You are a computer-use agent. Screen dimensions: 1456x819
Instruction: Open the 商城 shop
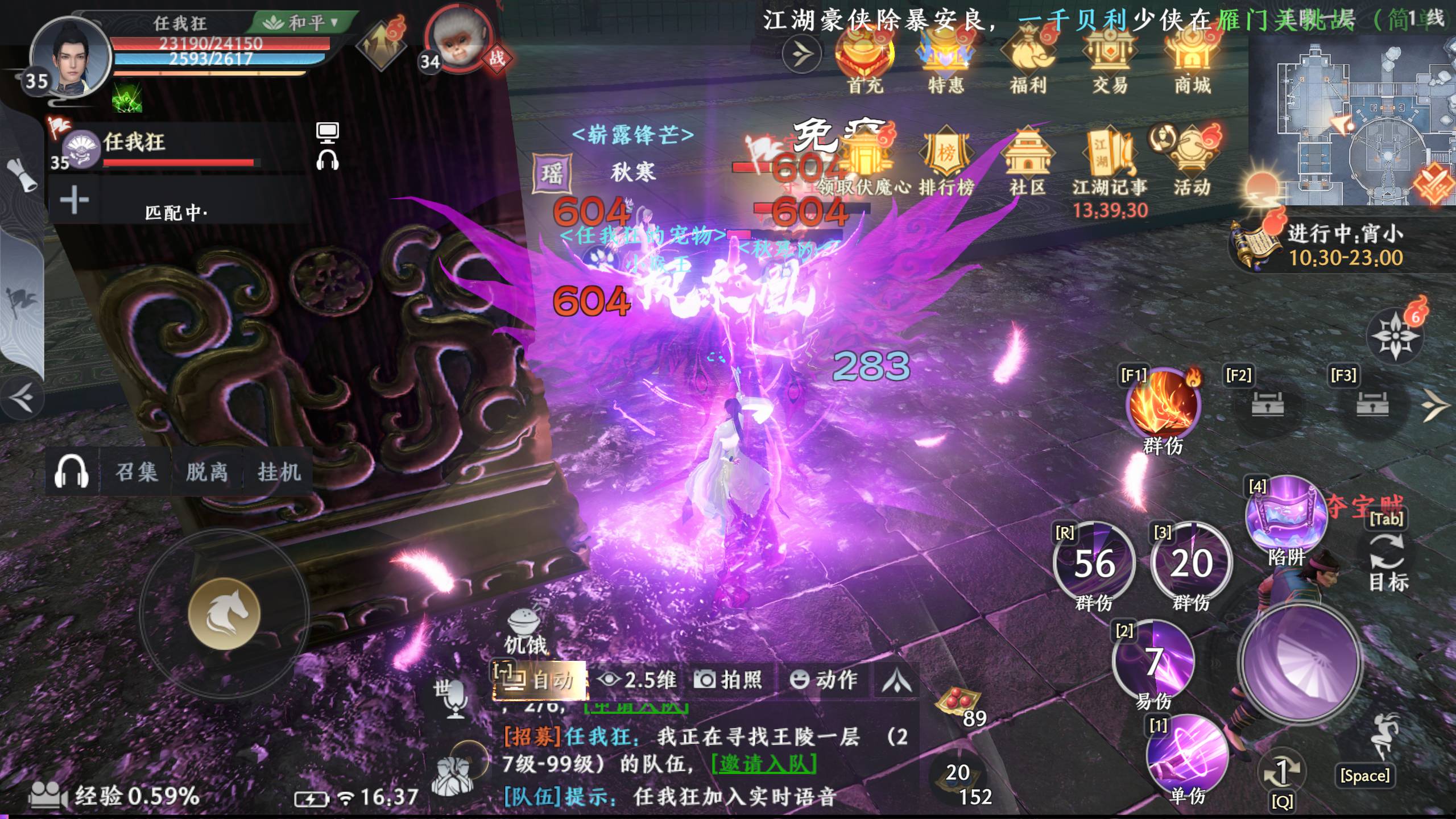1192,61
